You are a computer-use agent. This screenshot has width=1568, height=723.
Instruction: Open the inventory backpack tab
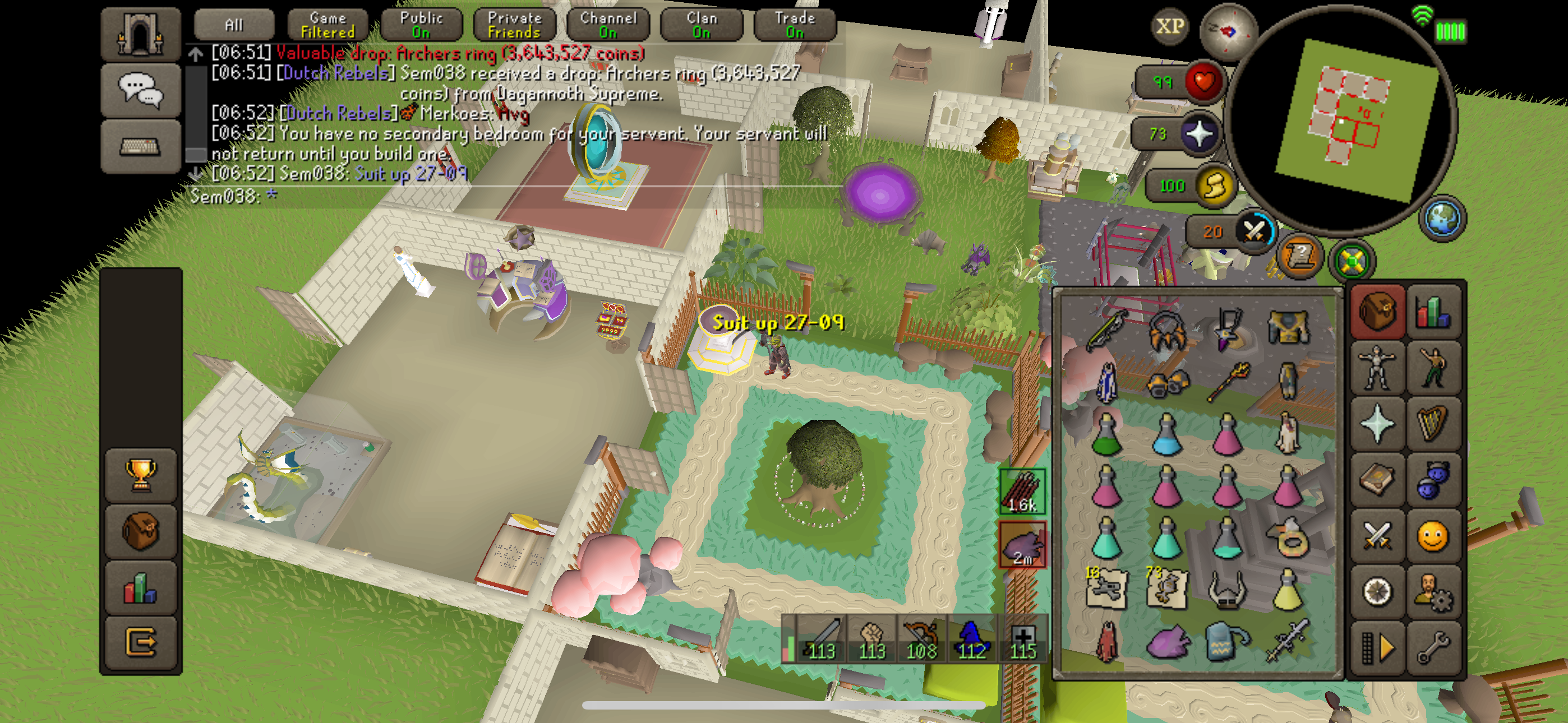(1377, 312)
